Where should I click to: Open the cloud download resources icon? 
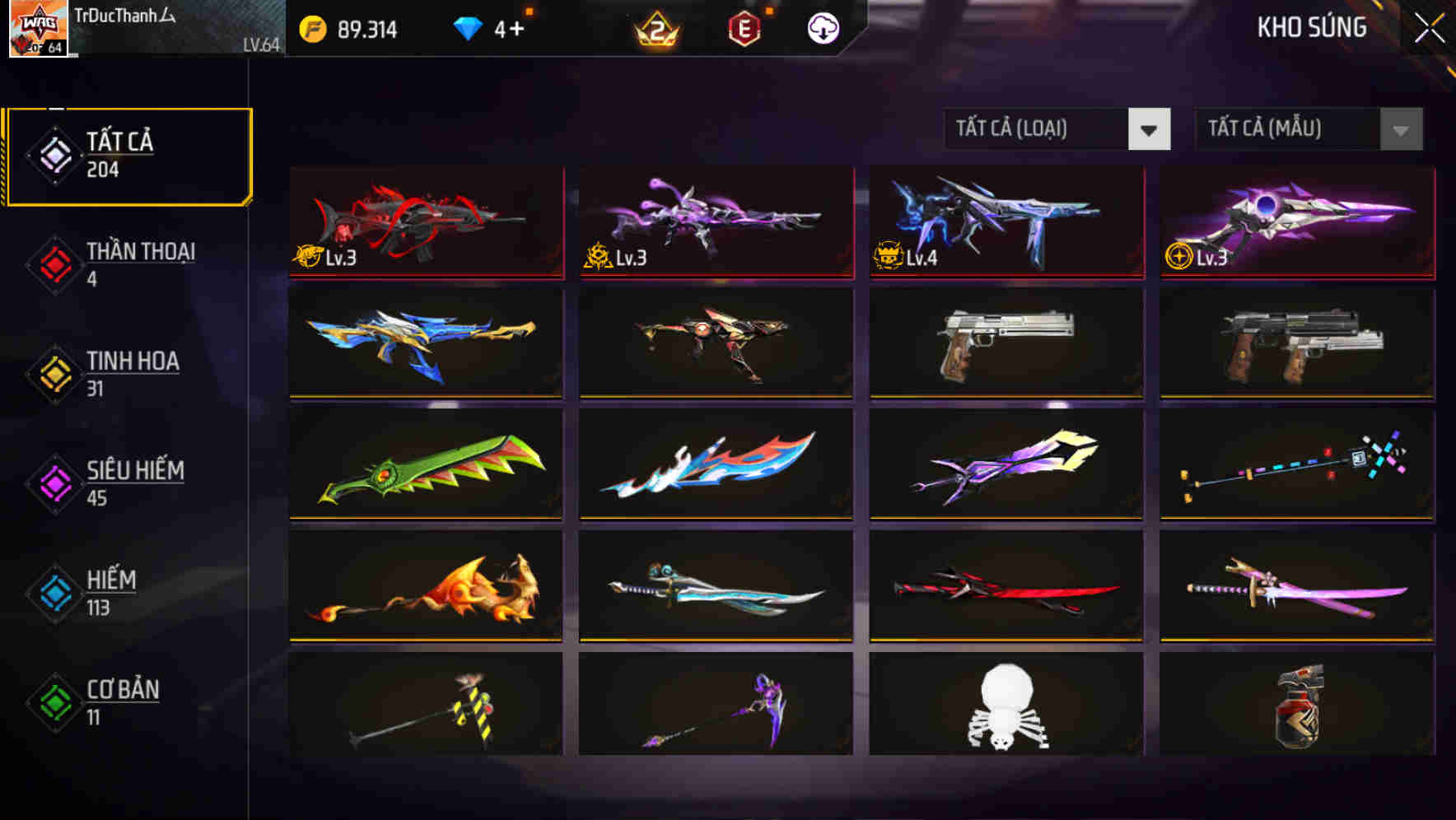pos(823,29)
